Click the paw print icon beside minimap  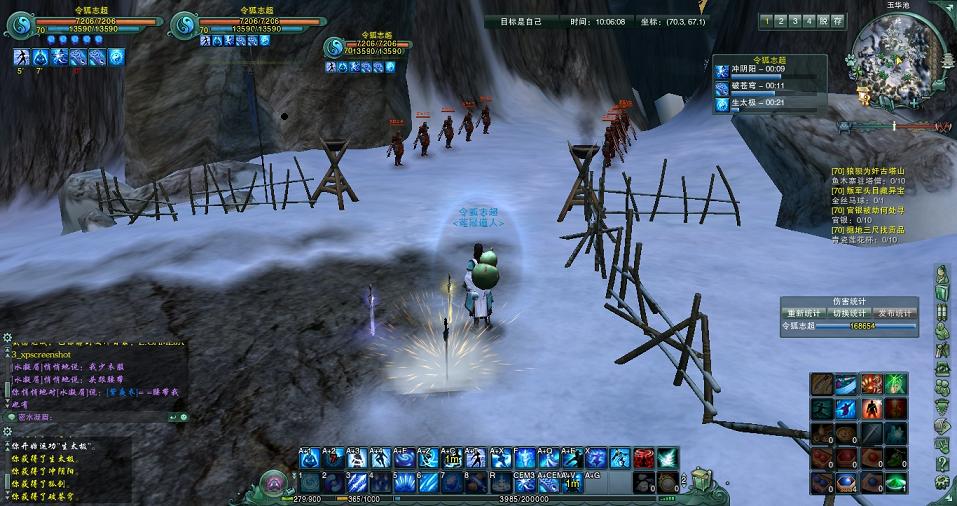click(851, 60)
